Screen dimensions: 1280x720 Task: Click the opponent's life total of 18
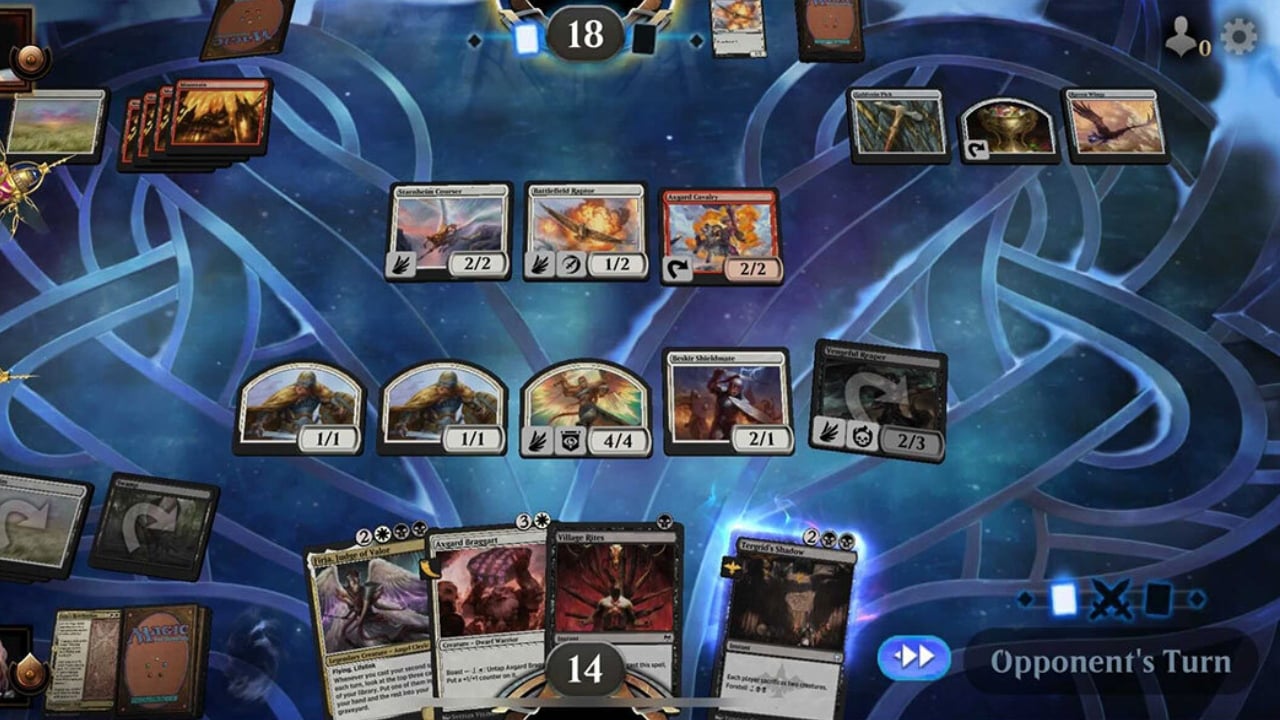pyautogui.click(x=585, y=33)
